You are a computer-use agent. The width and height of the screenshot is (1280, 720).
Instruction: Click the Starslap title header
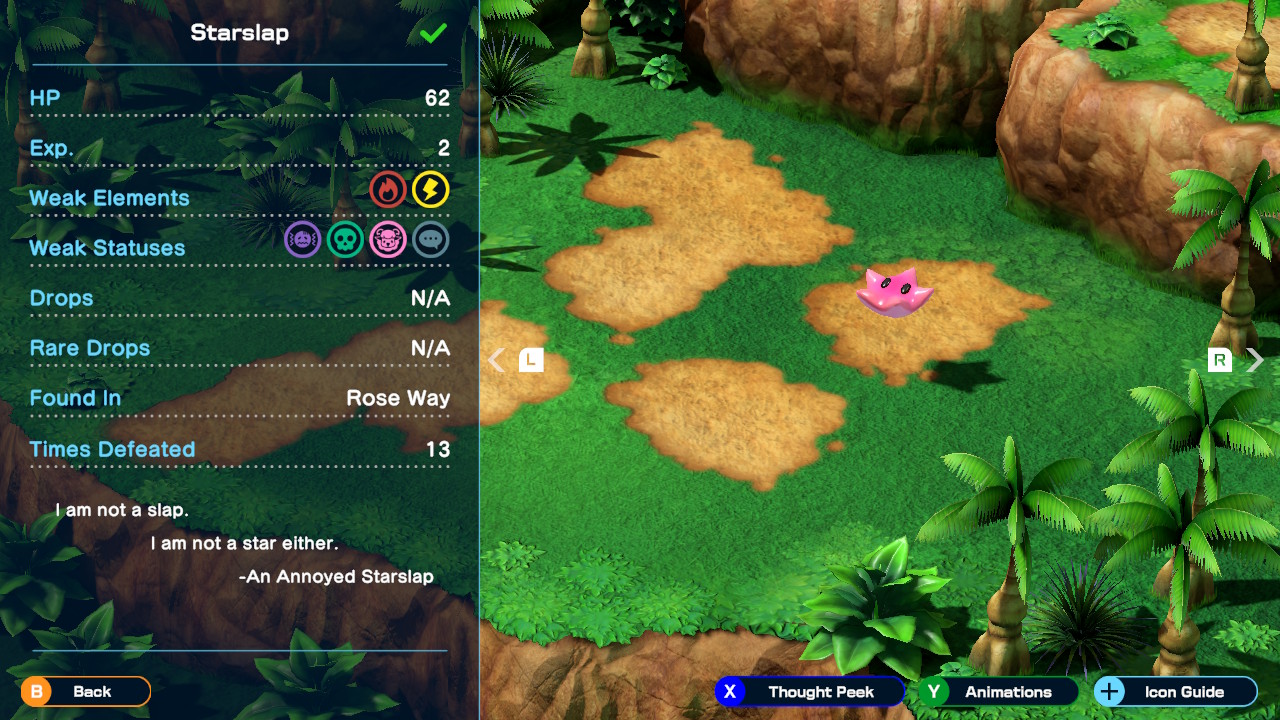[x=239, y=31]
